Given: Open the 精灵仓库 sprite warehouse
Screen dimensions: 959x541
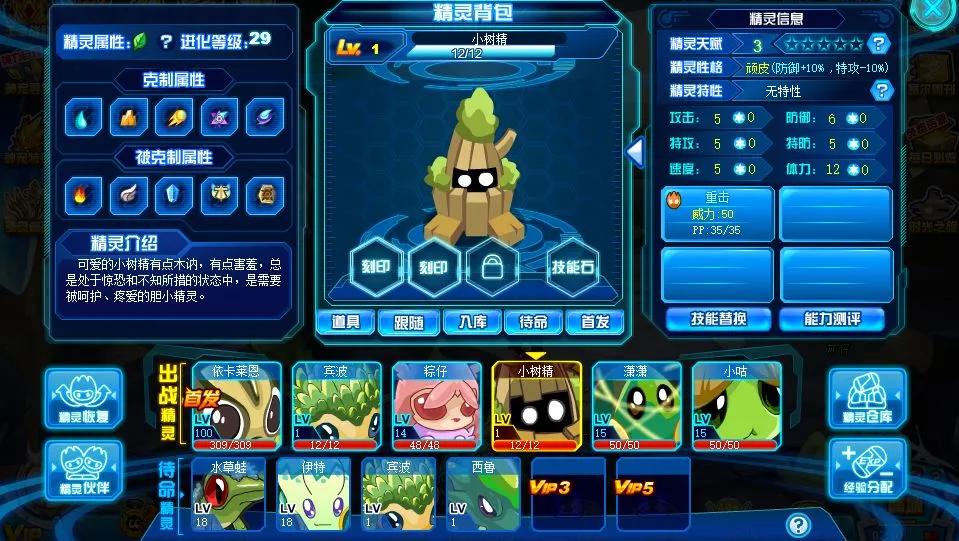Looking at the screenshot, I should [867, 397].
